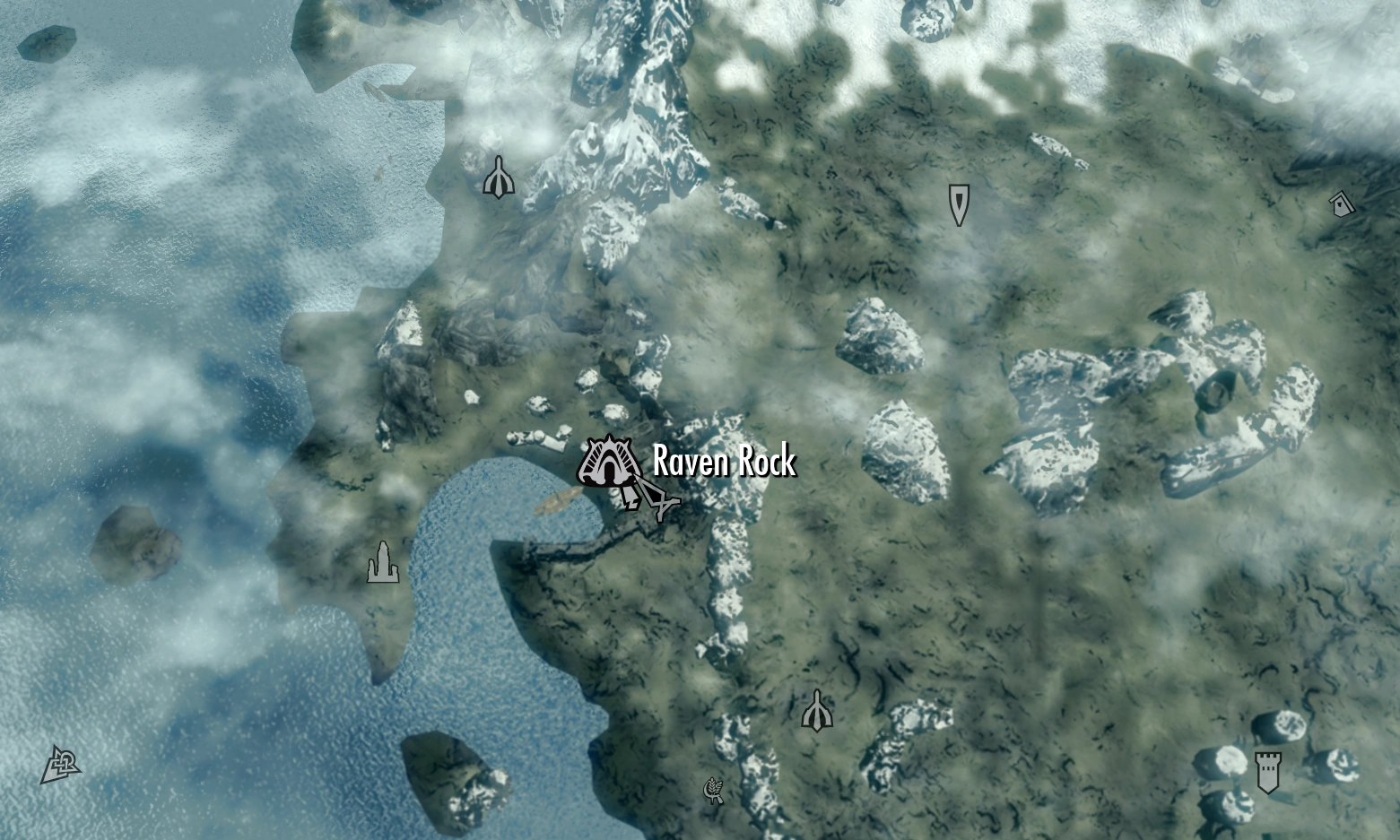
Task: Click the ashy terrain east of Raven Rock
Action: [x=942, y=538]
